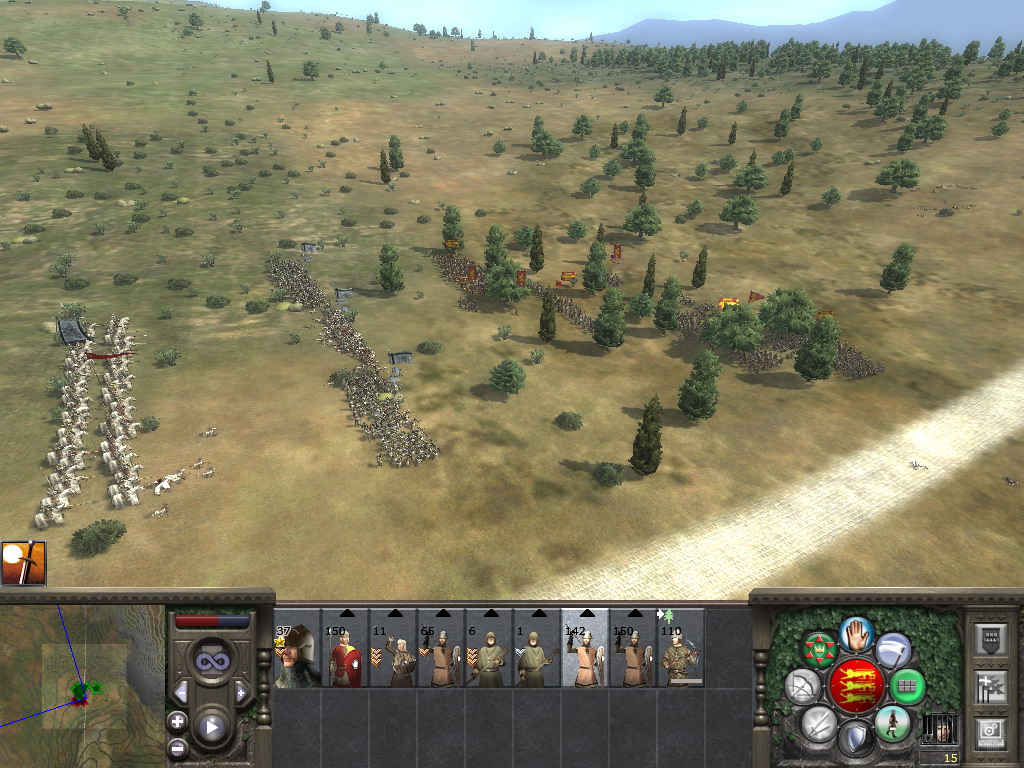Zoom in the minimap with plus button
1024x768 pixels.
(177, 720)
